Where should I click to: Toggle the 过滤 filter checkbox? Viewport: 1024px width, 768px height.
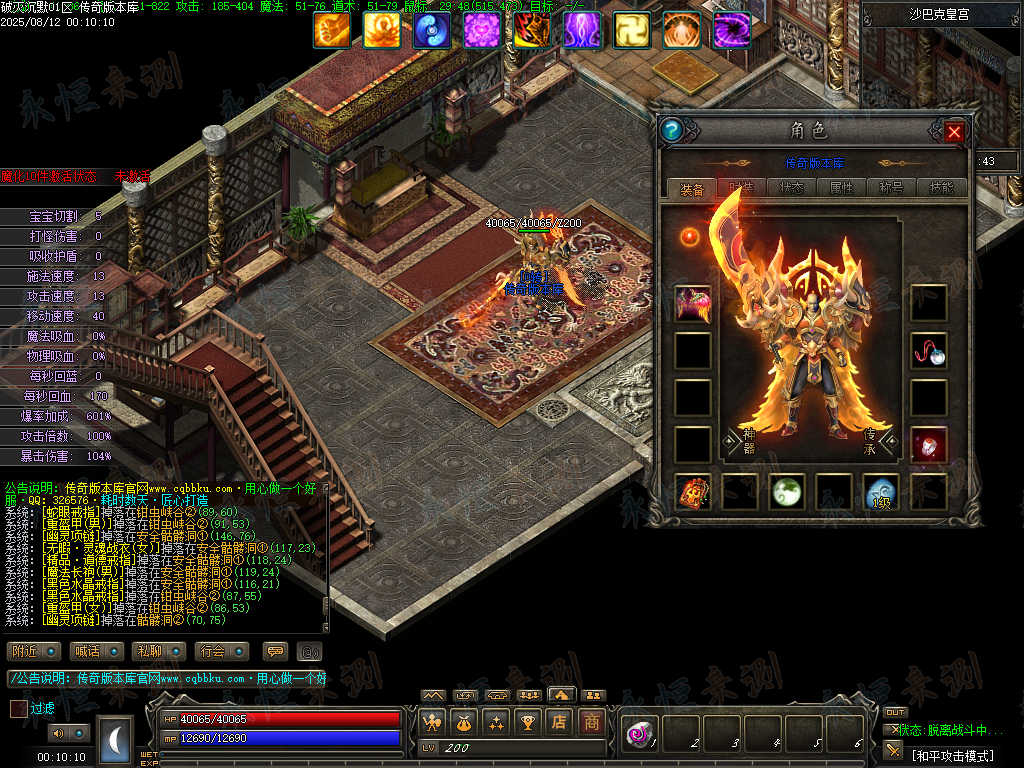pos(19,708)
